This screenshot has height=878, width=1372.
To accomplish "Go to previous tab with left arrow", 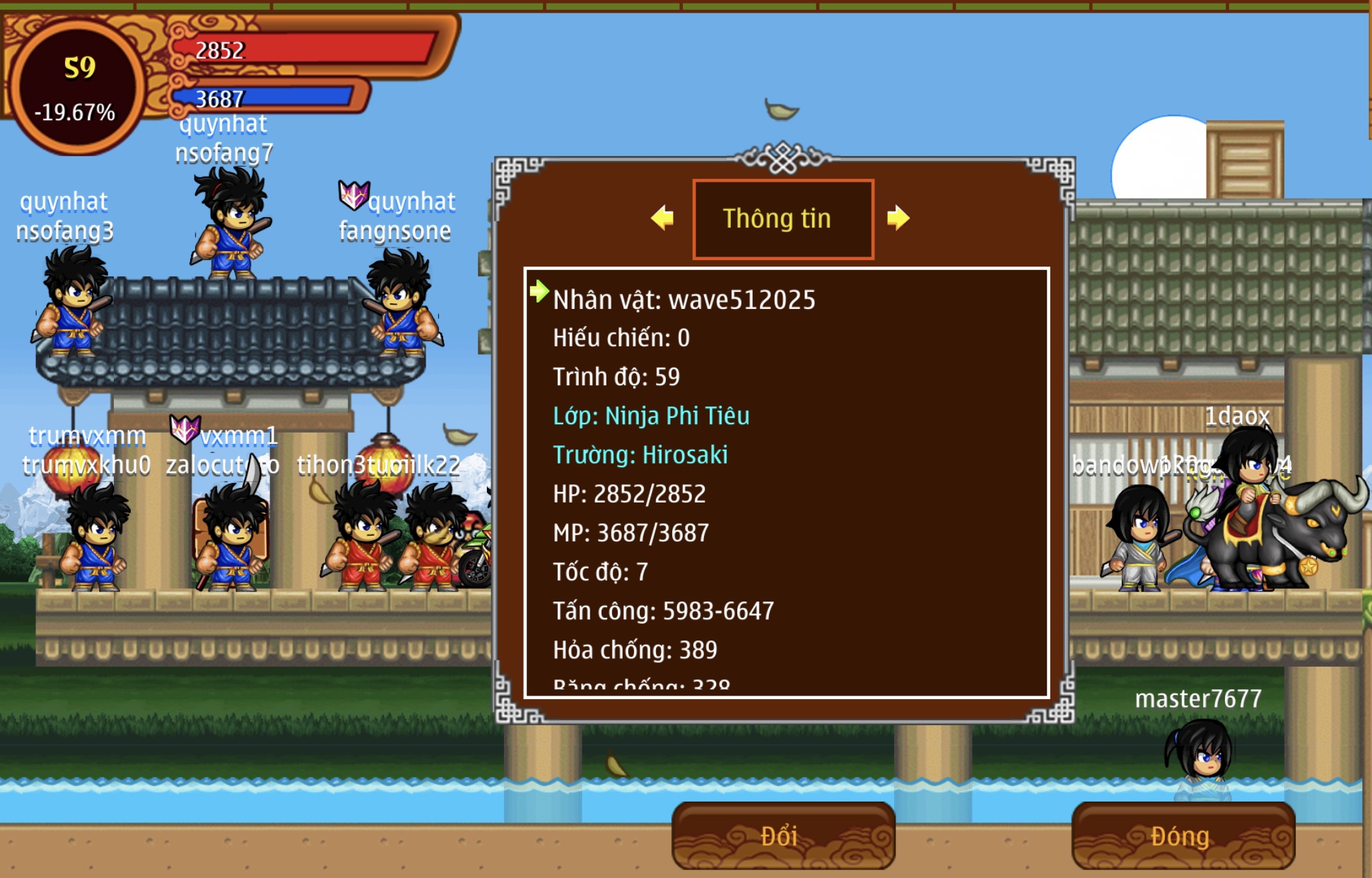I will tap(662, 218).
